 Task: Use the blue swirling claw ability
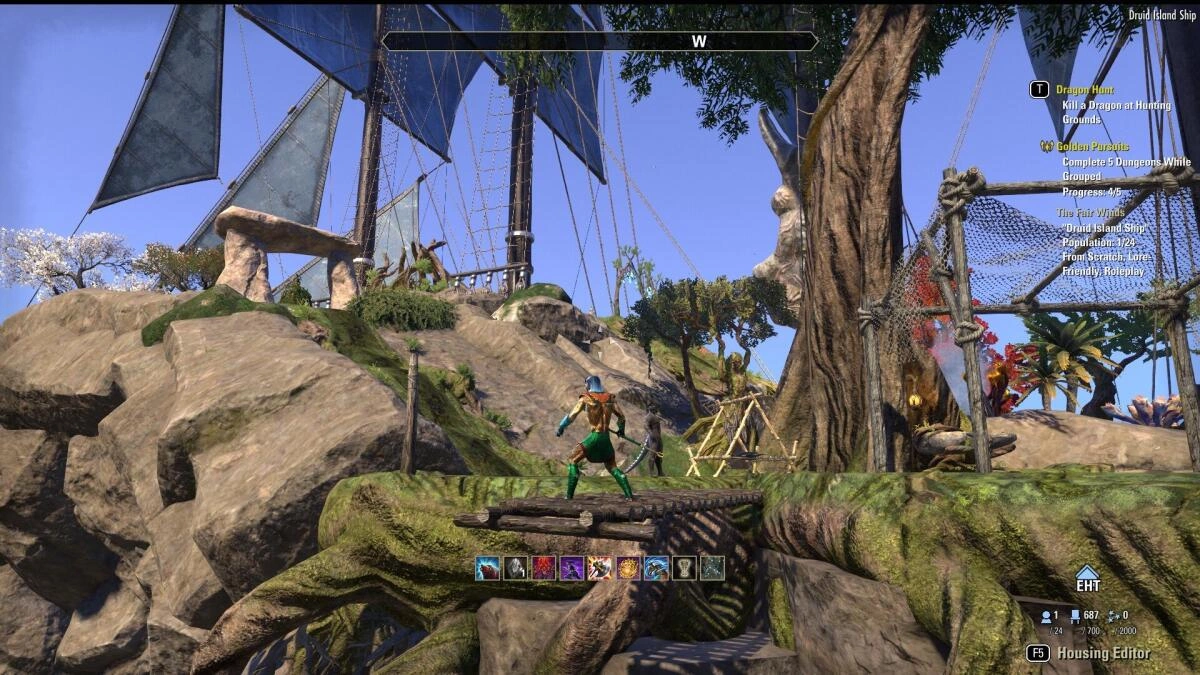pos(656,568)
